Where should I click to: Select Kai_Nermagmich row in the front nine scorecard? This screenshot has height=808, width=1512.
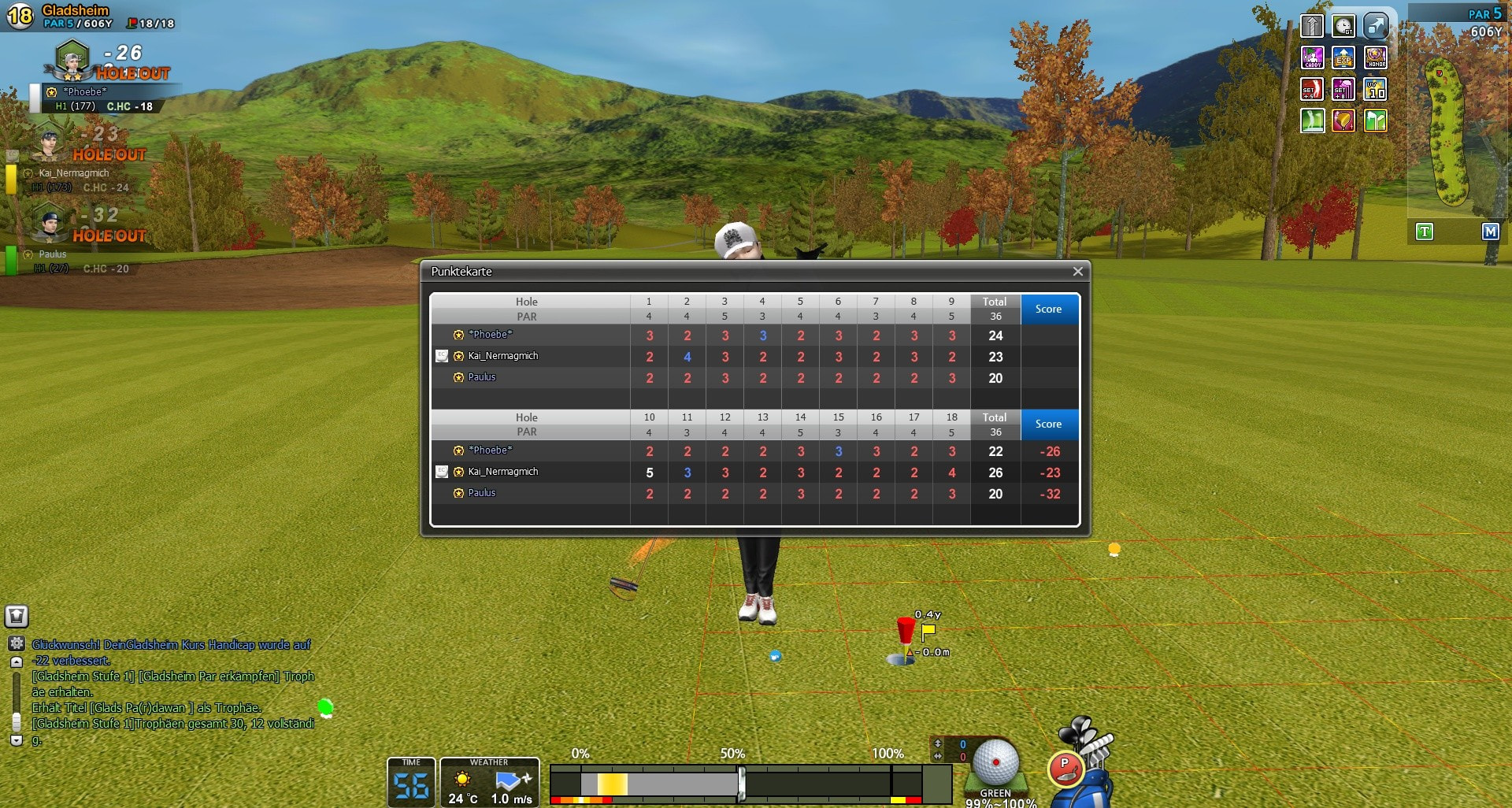point(503,356)
